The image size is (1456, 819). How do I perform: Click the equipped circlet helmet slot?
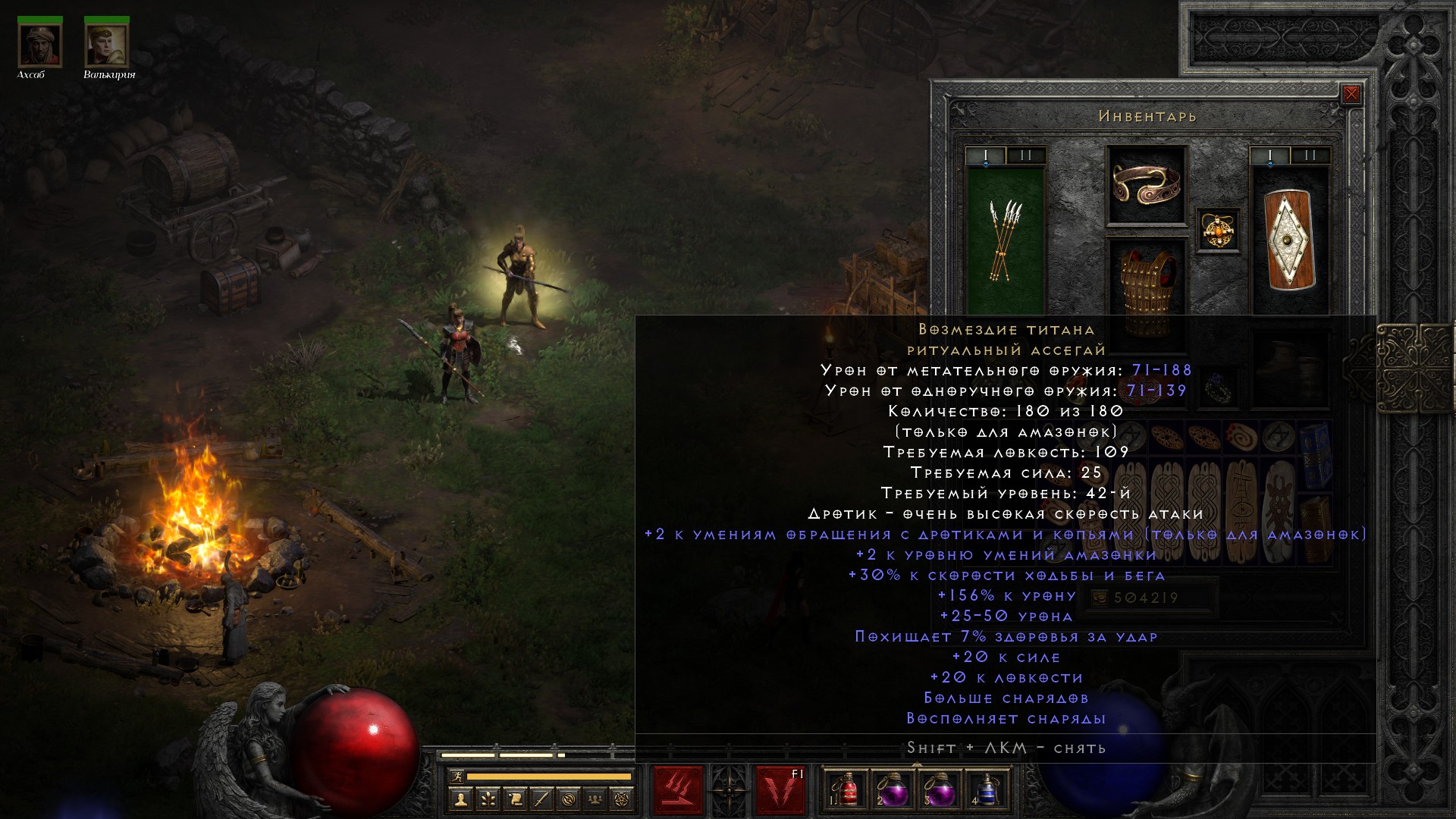coord(1146,184)
